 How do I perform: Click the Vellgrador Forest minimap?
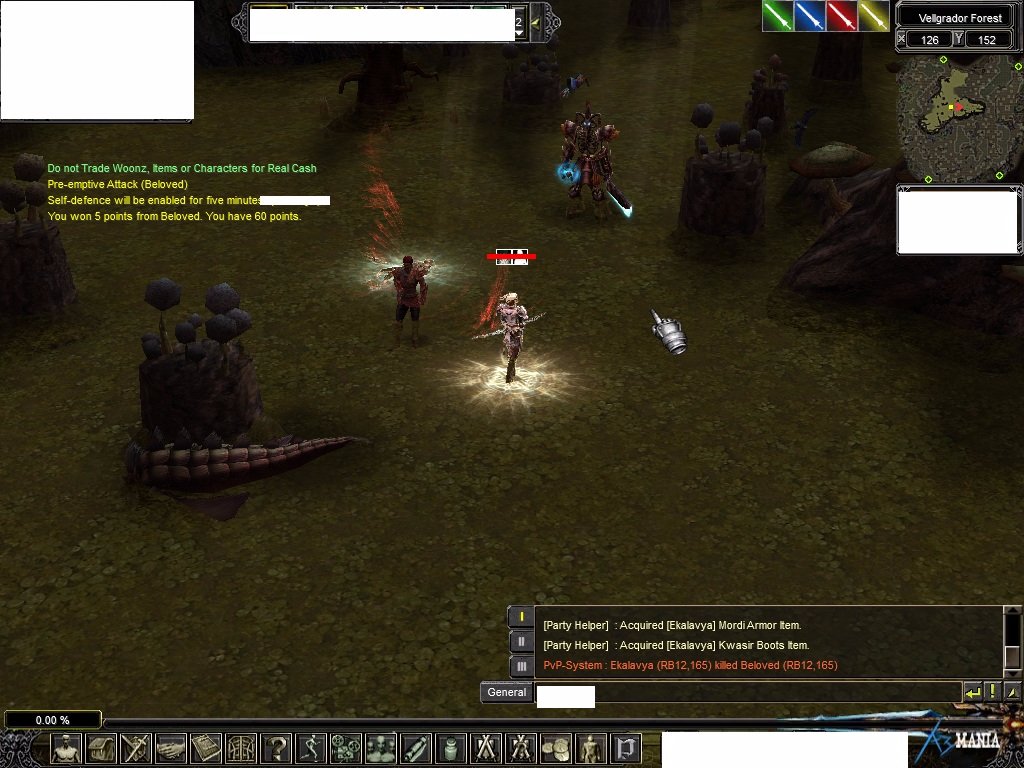[x=957, y=118]
